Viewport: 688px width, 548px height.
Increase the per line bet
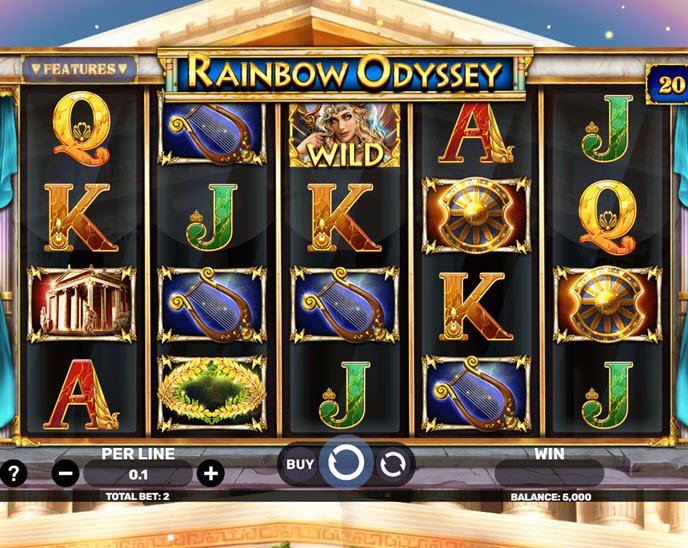click(x=210, y=474)
